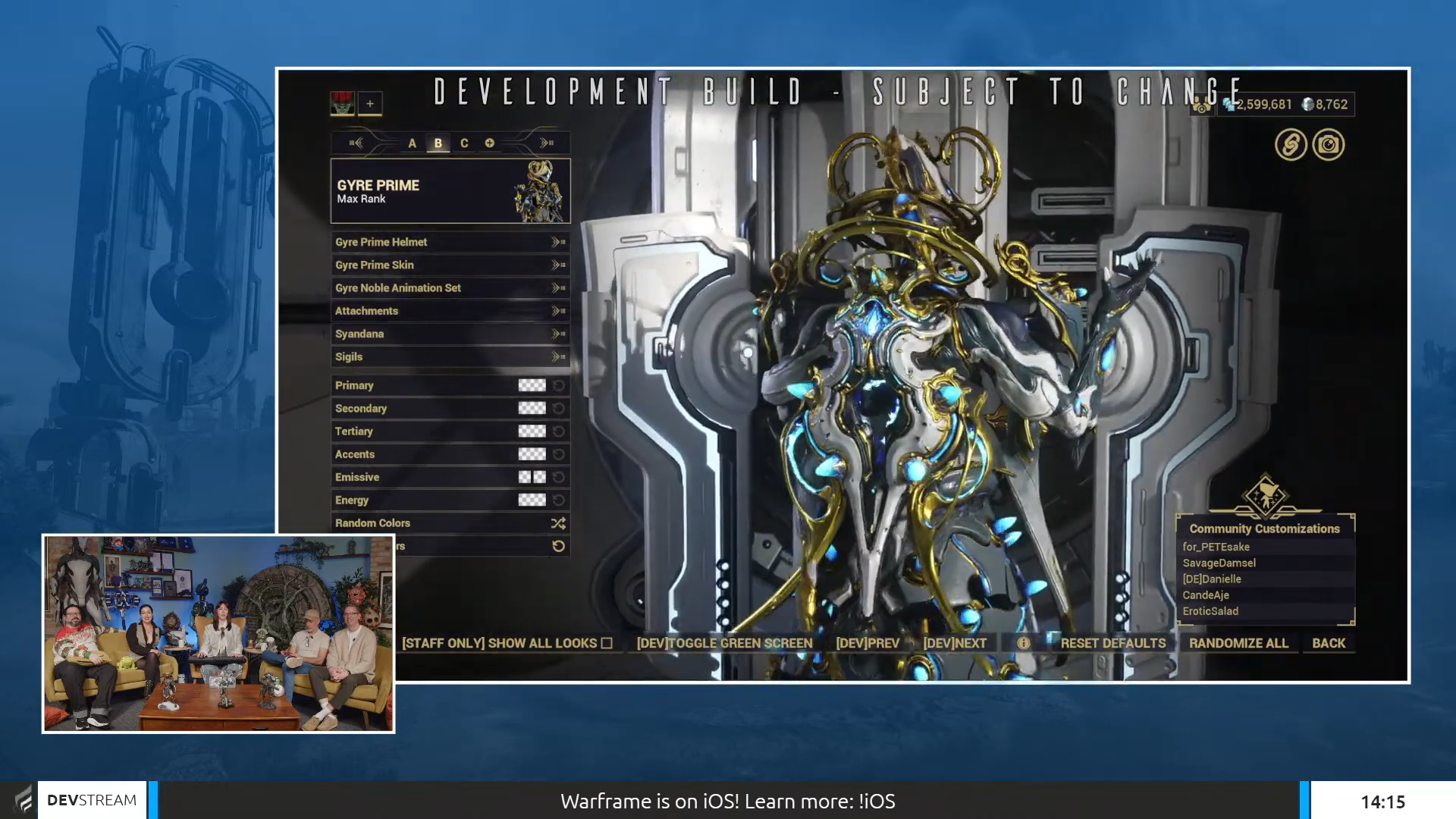Enable the [STAFF ONLY] Show All Looks checkbox

pos(607,643)
